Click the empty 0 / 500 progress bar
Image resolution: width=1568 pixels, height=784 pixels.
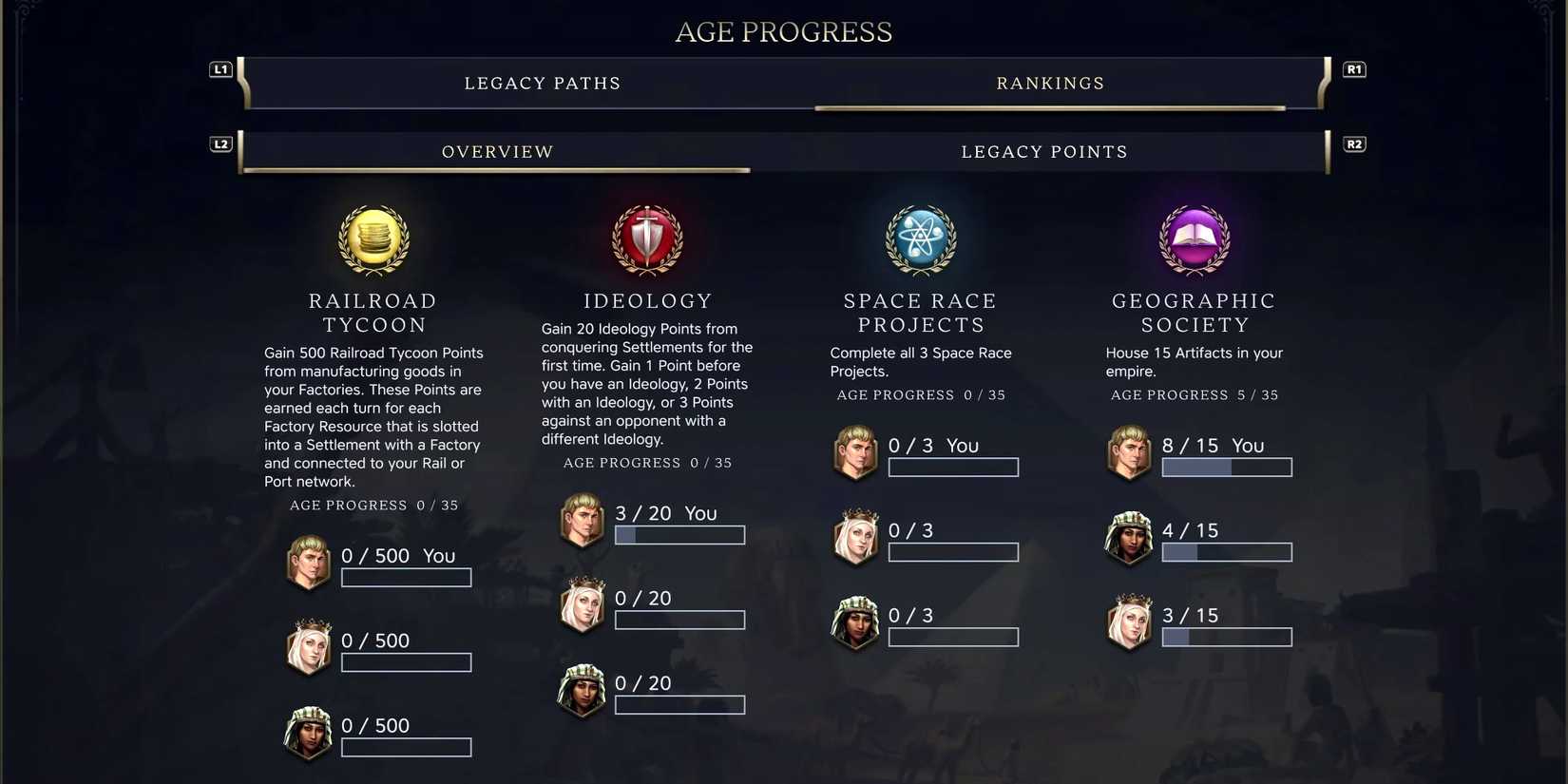pos(406,577)
